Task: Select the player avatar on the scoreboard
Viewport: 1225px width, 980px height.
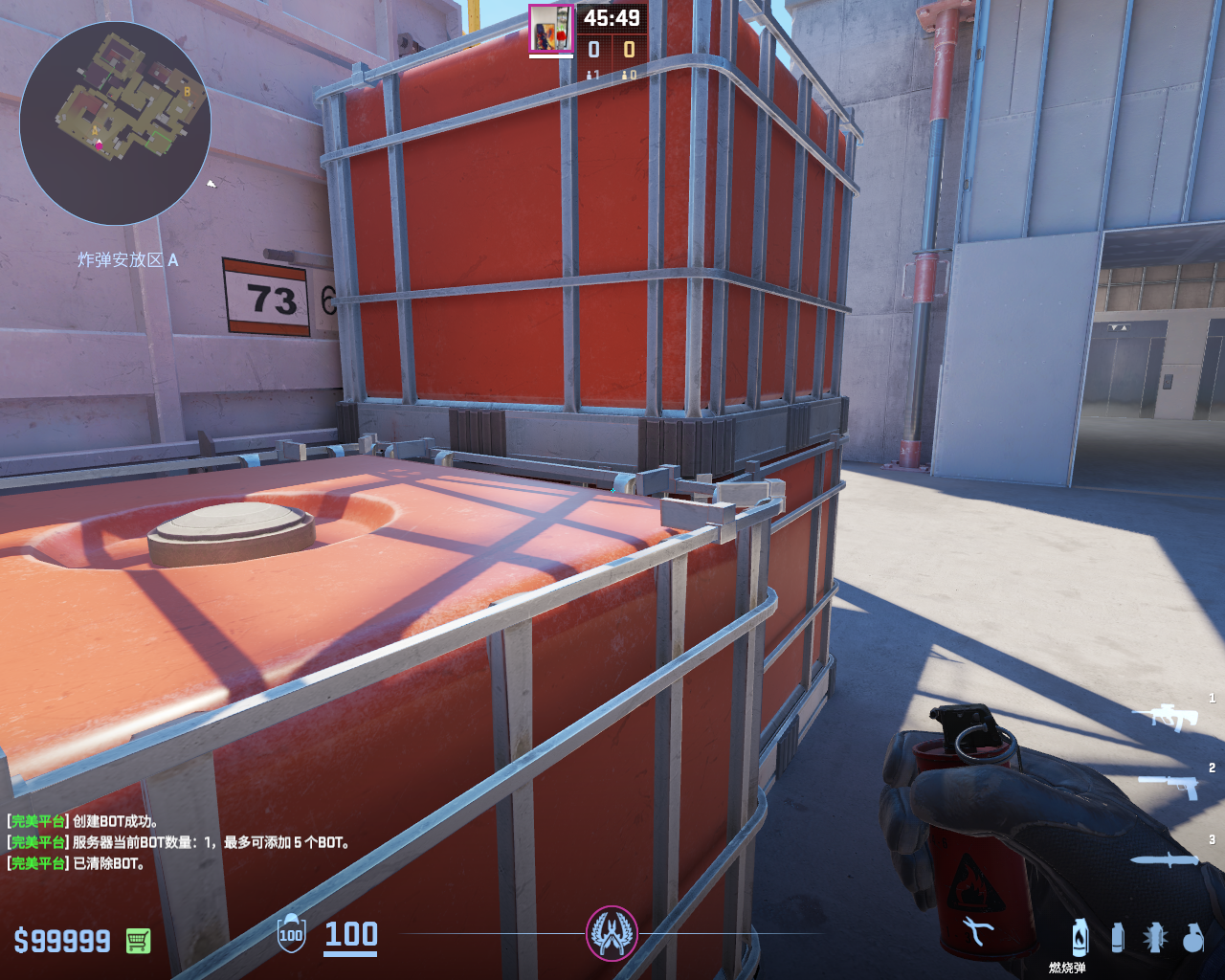Action: pos(550,28)
